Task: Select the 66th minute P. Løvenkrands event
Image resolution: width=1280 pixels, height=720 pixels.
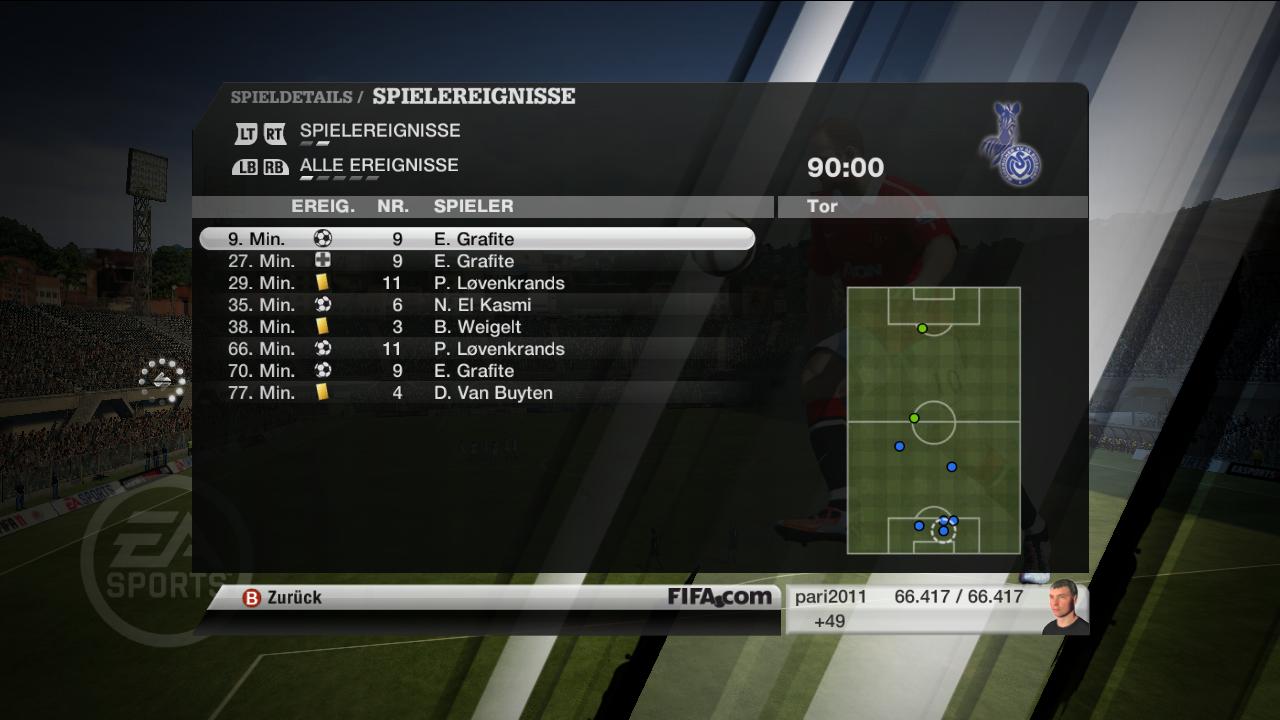Action: pyautogui.click(x=476, y=349)
